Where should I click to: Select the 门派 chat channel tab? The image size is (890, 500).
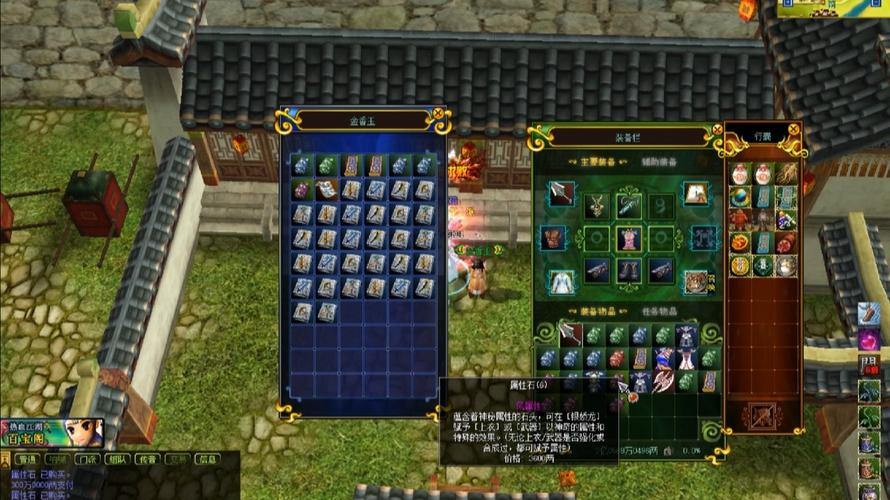point(89,460)
